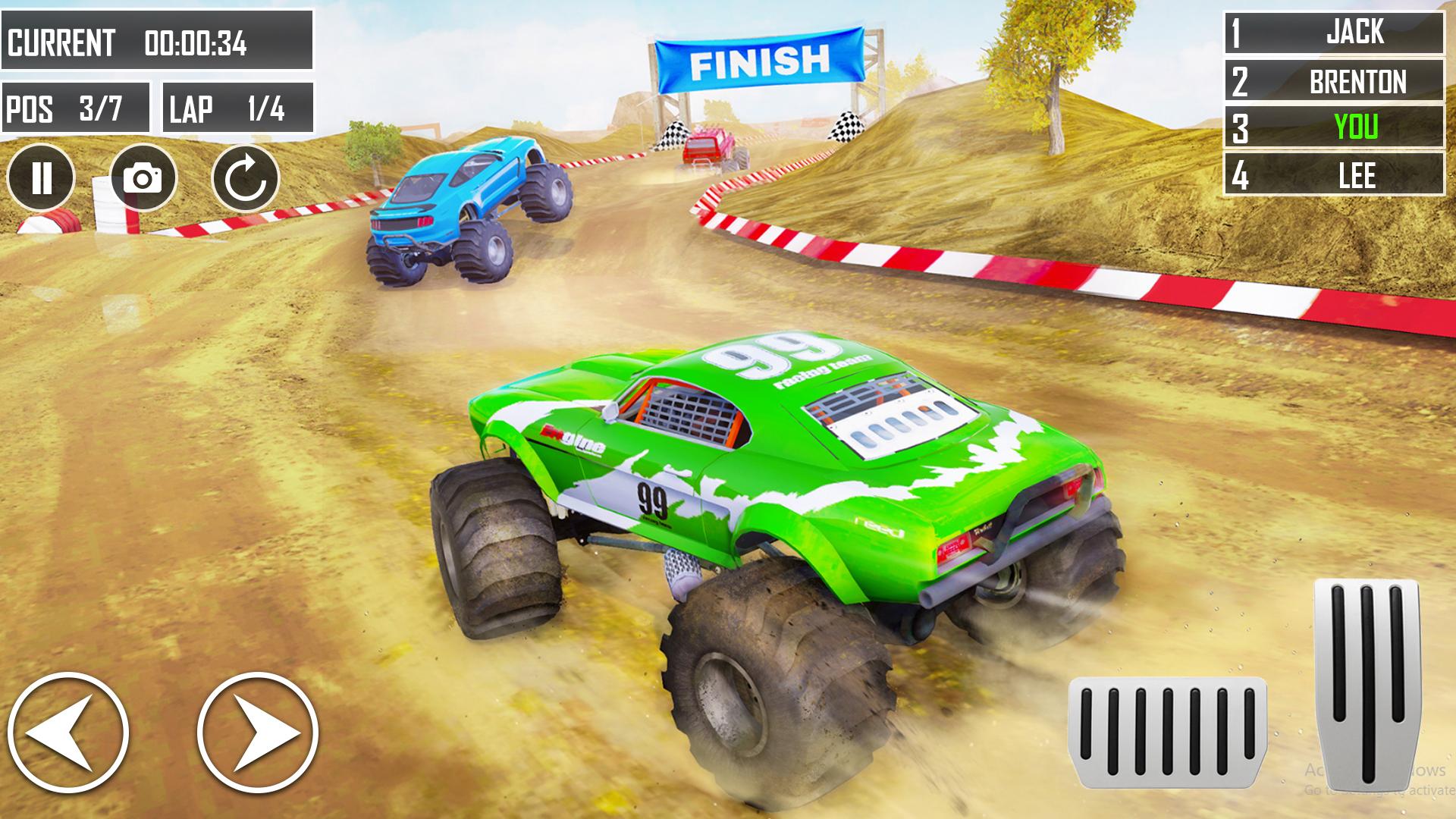
Task: Tap the circular arrow reset button
Action: 246,178
